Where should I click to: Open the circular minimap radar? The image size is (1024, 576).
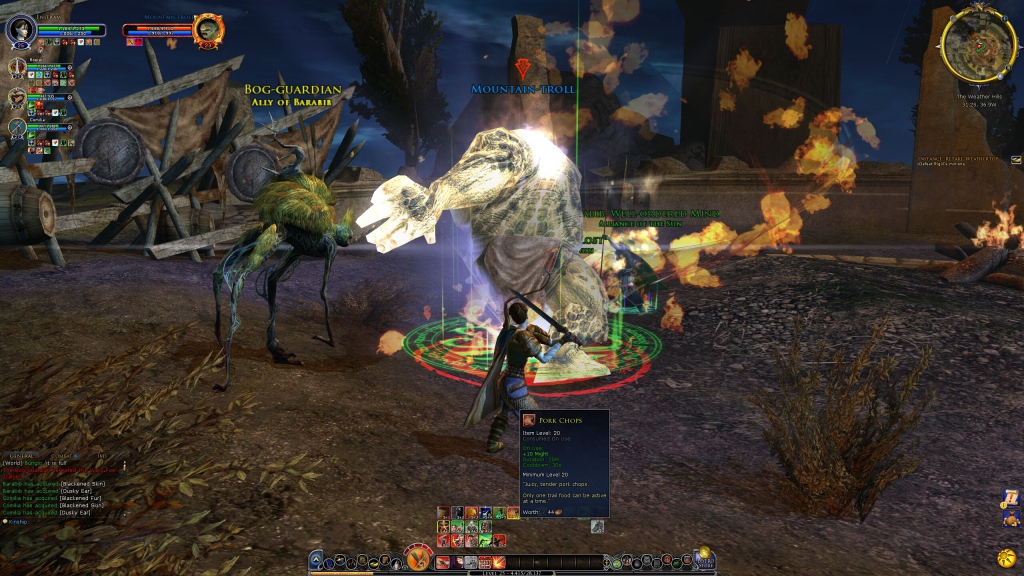978,47
